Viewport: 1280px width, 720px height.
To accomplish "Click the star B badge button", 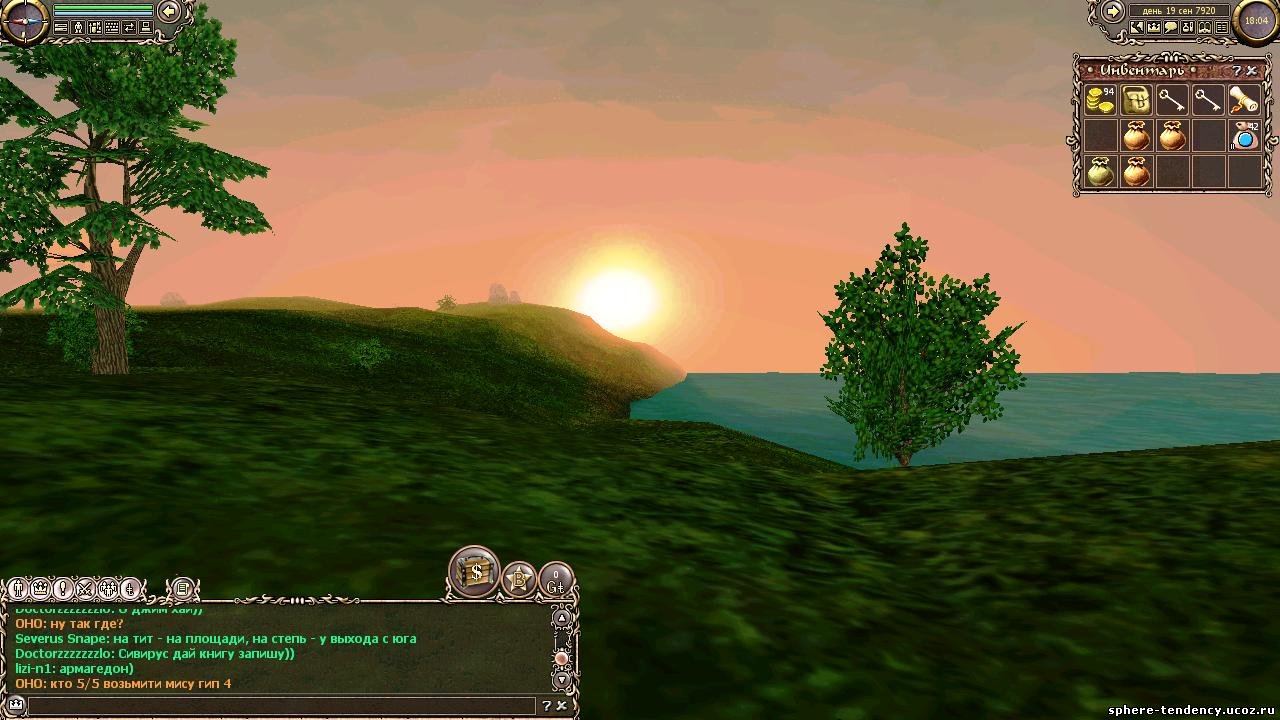I will coord(519,579).
